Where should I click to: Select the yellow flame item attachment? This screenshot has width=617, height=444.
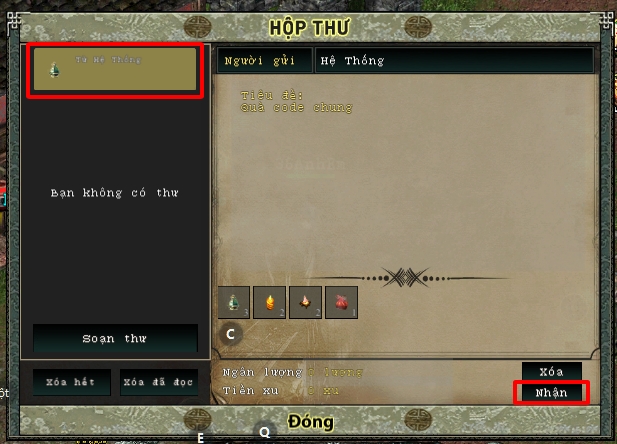click(270, 302)
